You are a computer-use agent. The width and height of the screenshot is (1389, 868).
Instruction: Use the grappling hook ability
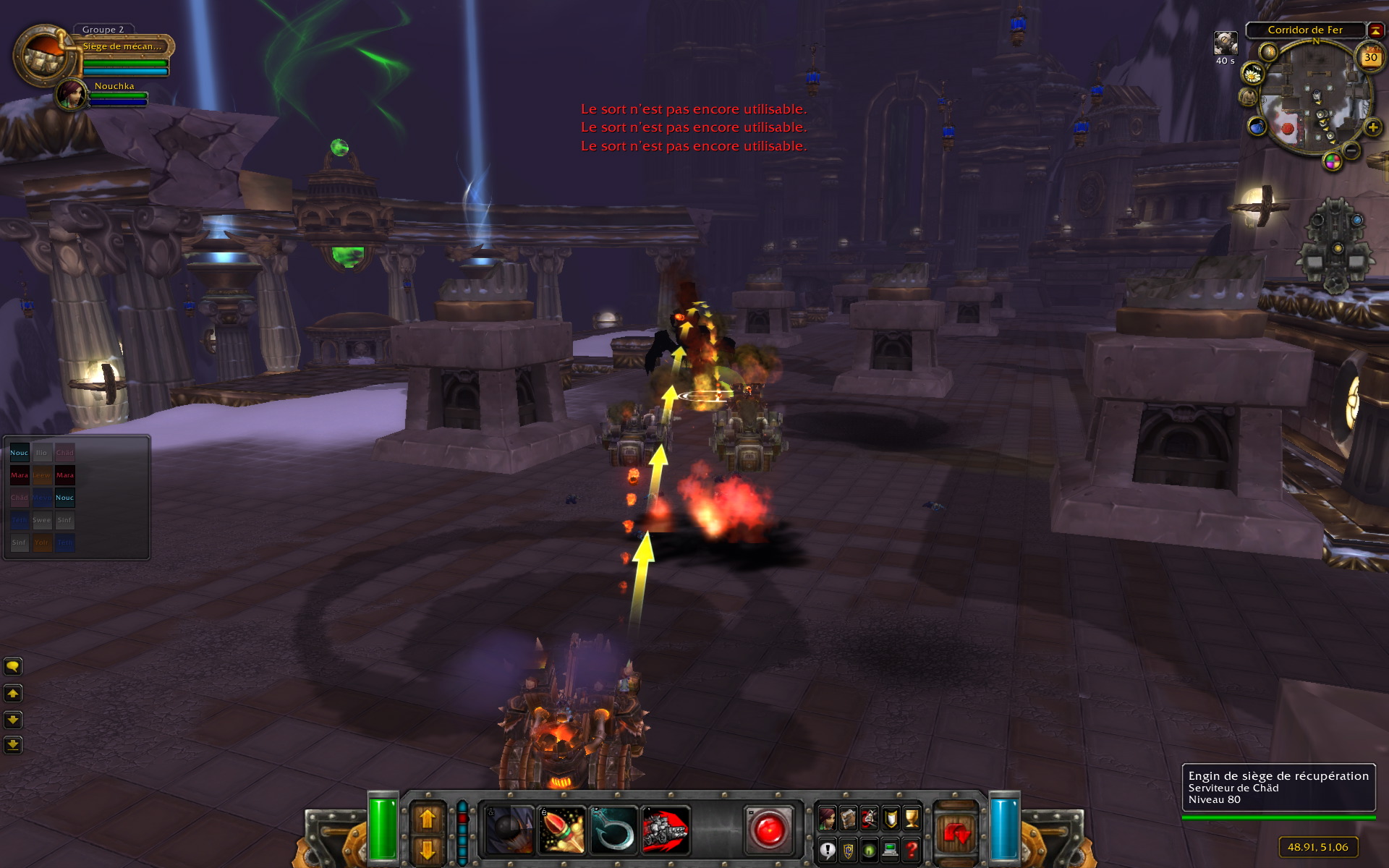613,830
